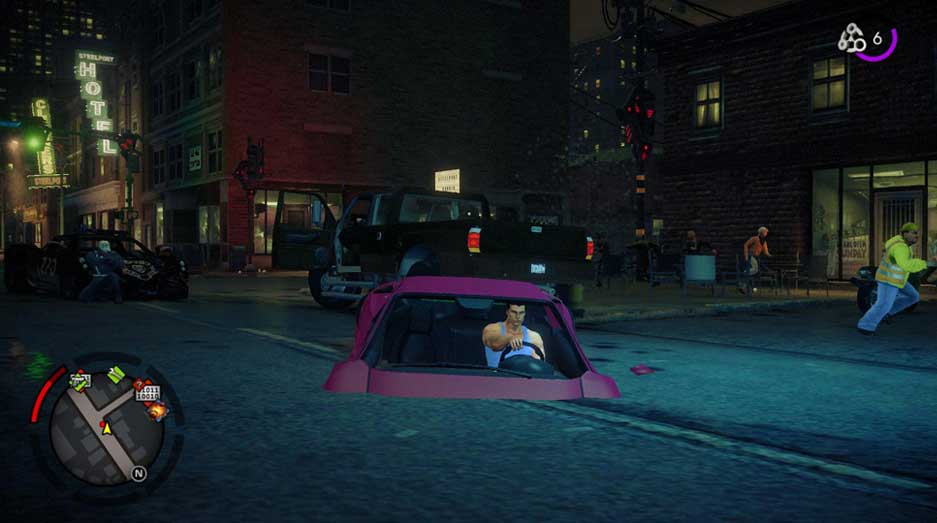Screen dimensions: 937x523
Task: Click the data cluster icon beside the 6
Action: tap(852, 39)
